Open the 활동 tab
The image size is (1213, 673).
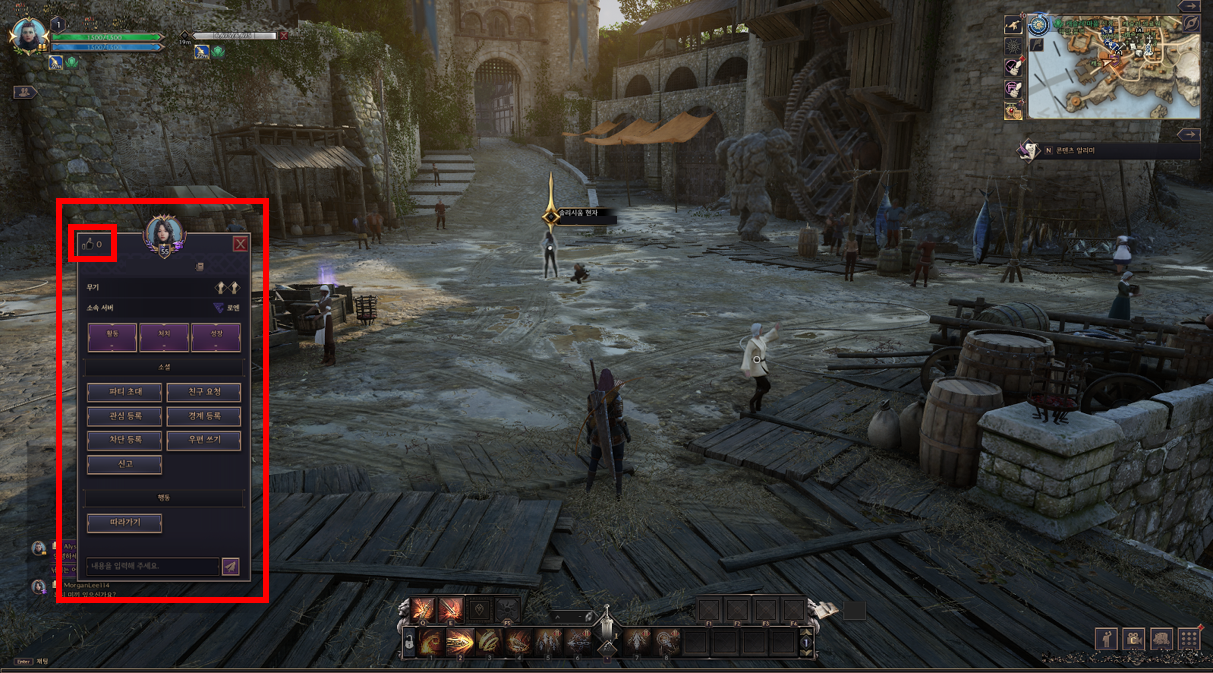pyautogui.click(x=112, y=337)
